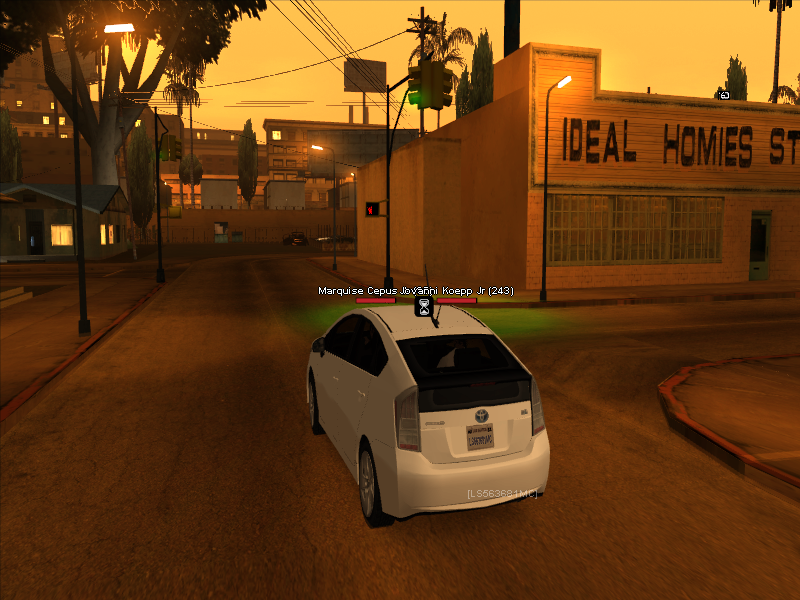Click the small camera icon in the sky
Viewport: 800px width, 600px height.
[723, 96]
